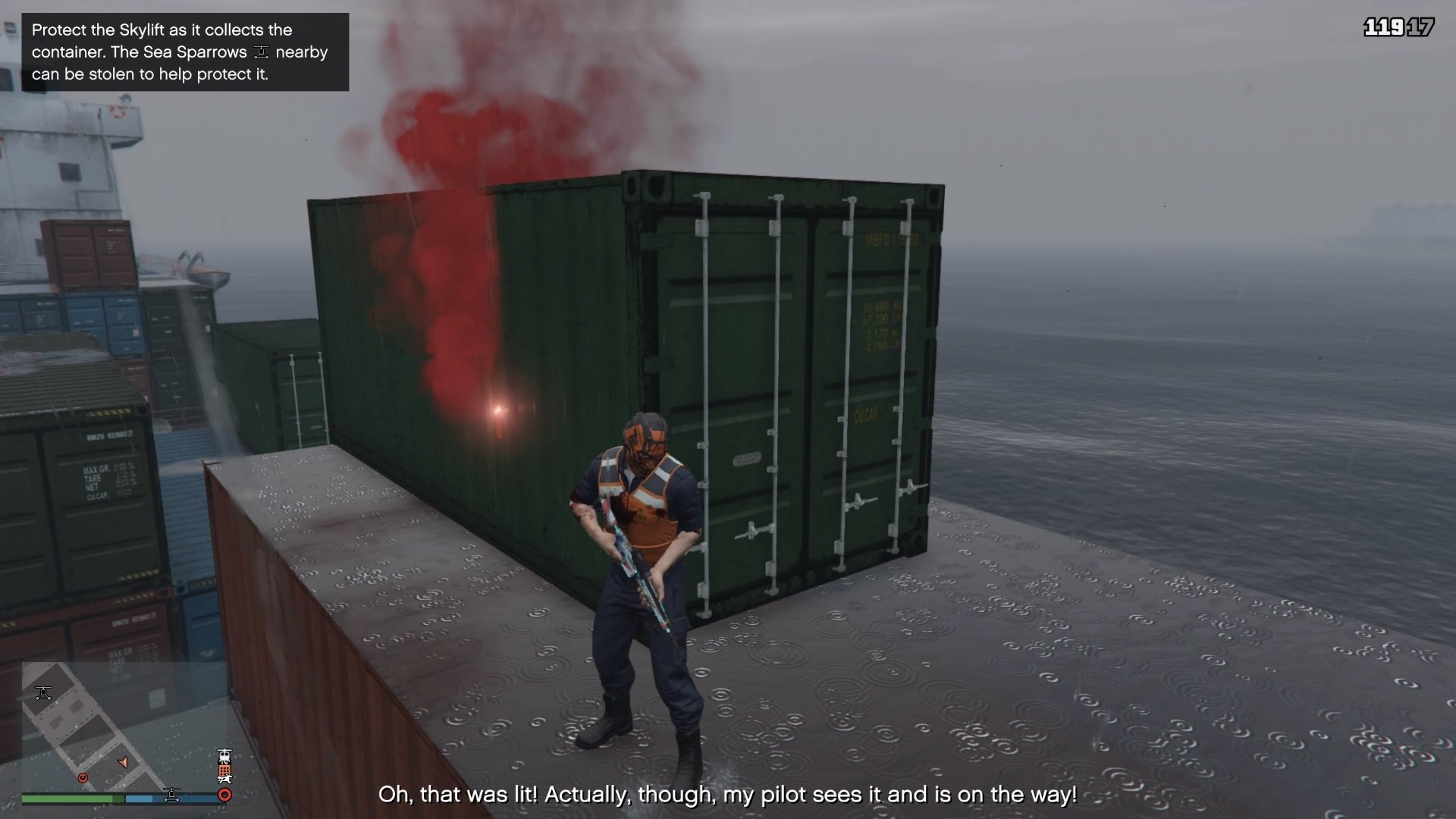This screenshot has width=1456, height=819.
Task: Click the Skylift helicopter icon at minimap right edge
Action: tap(224, 756)
